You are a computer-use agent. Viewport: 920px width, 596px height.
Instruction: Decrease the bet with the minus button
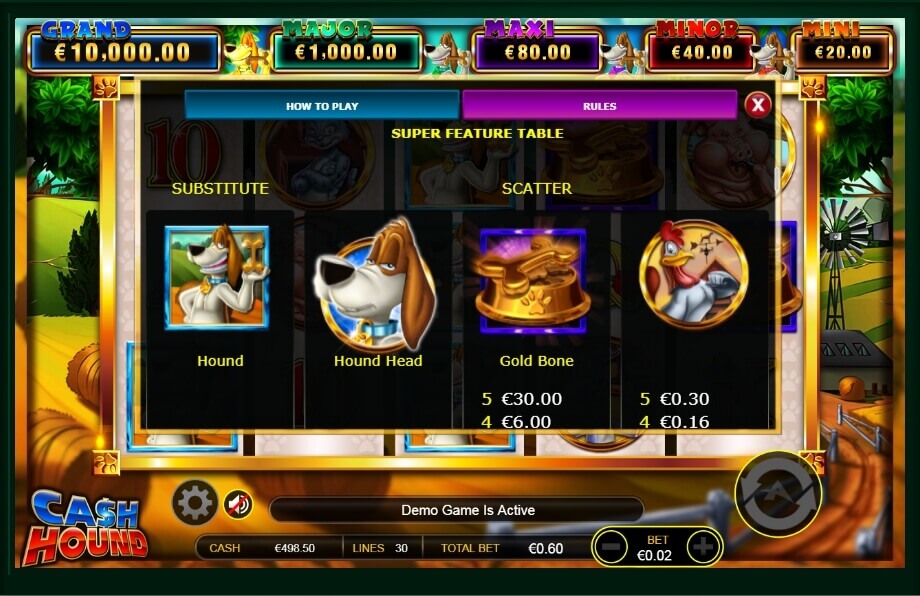610,546
